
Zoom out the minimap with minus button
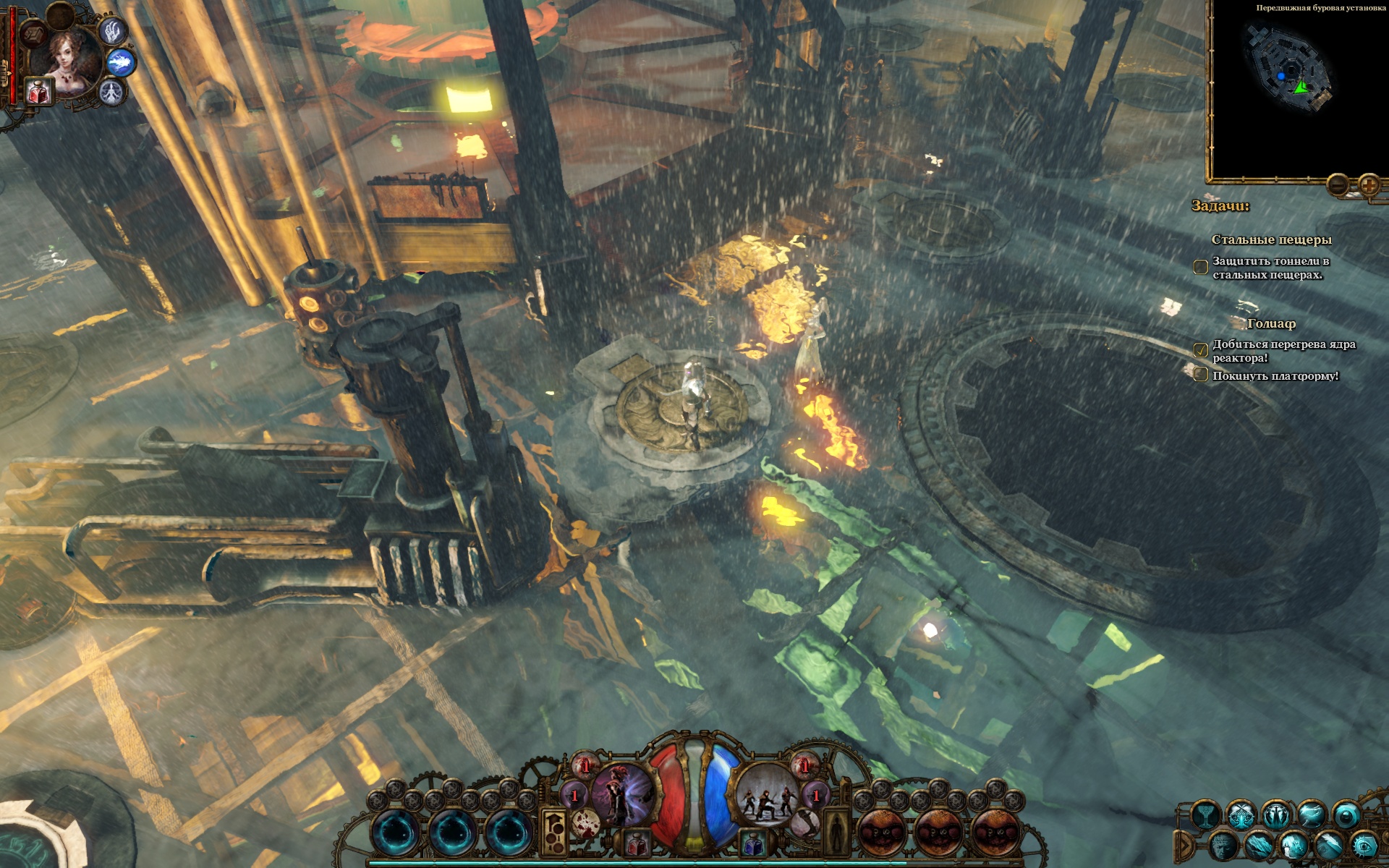[1338, 185]
